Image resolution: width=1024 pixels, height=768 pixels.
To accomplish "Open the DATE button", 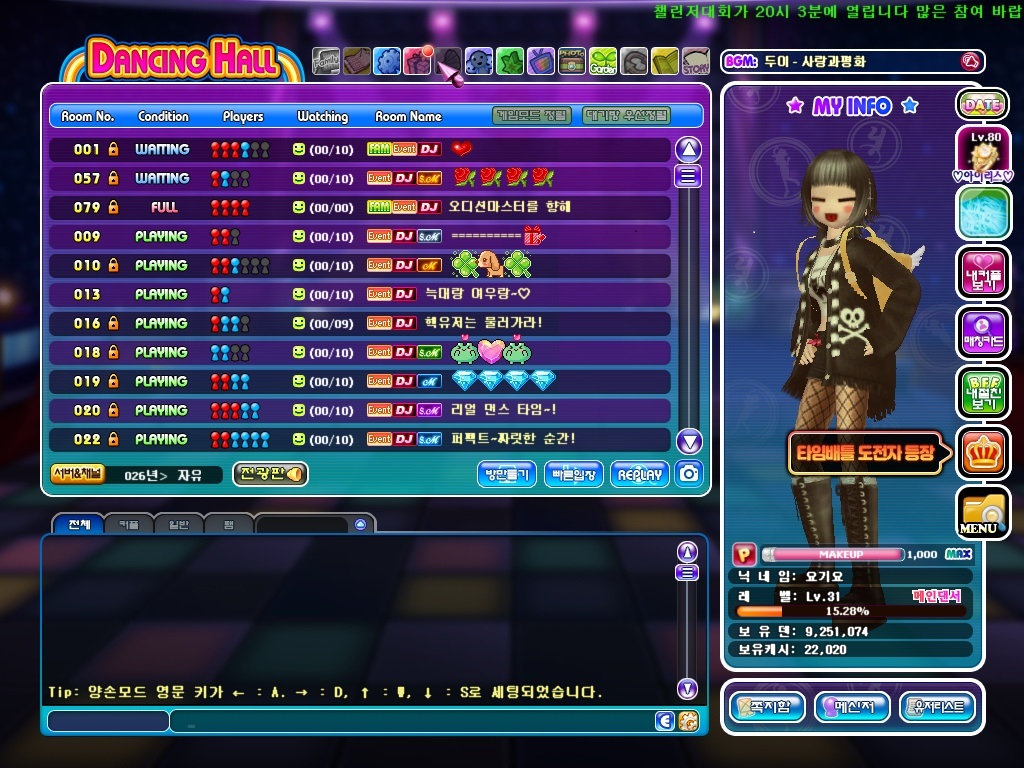I will (982, 104).
